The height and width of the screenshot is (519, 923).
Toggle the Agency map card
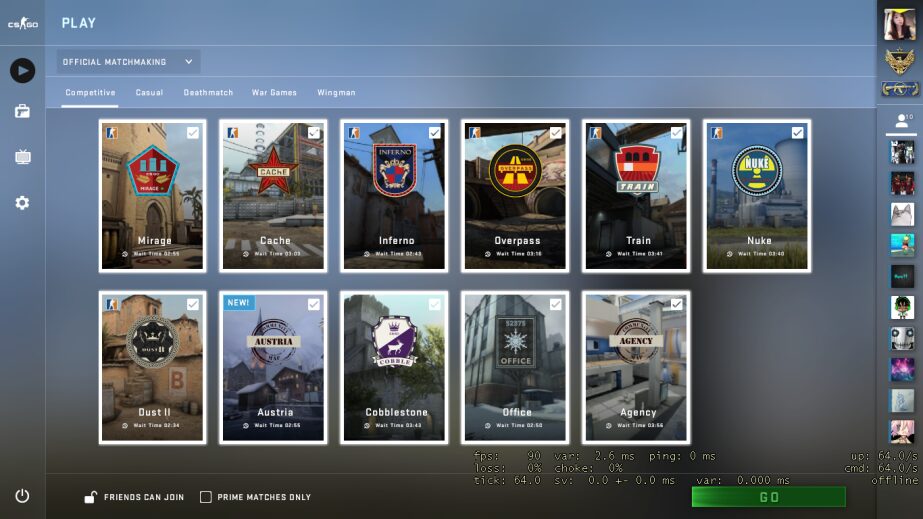point(637,368)
